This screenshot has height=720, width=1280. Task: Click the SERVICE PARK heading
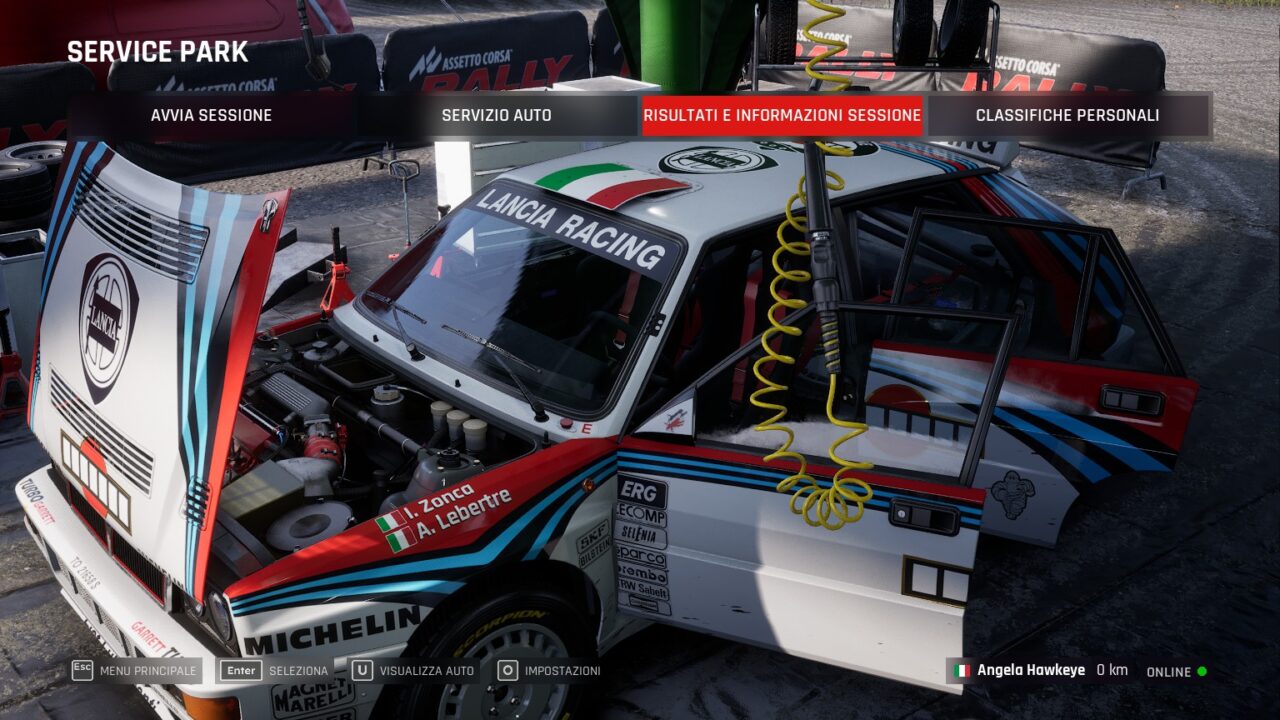click(158, 51)
